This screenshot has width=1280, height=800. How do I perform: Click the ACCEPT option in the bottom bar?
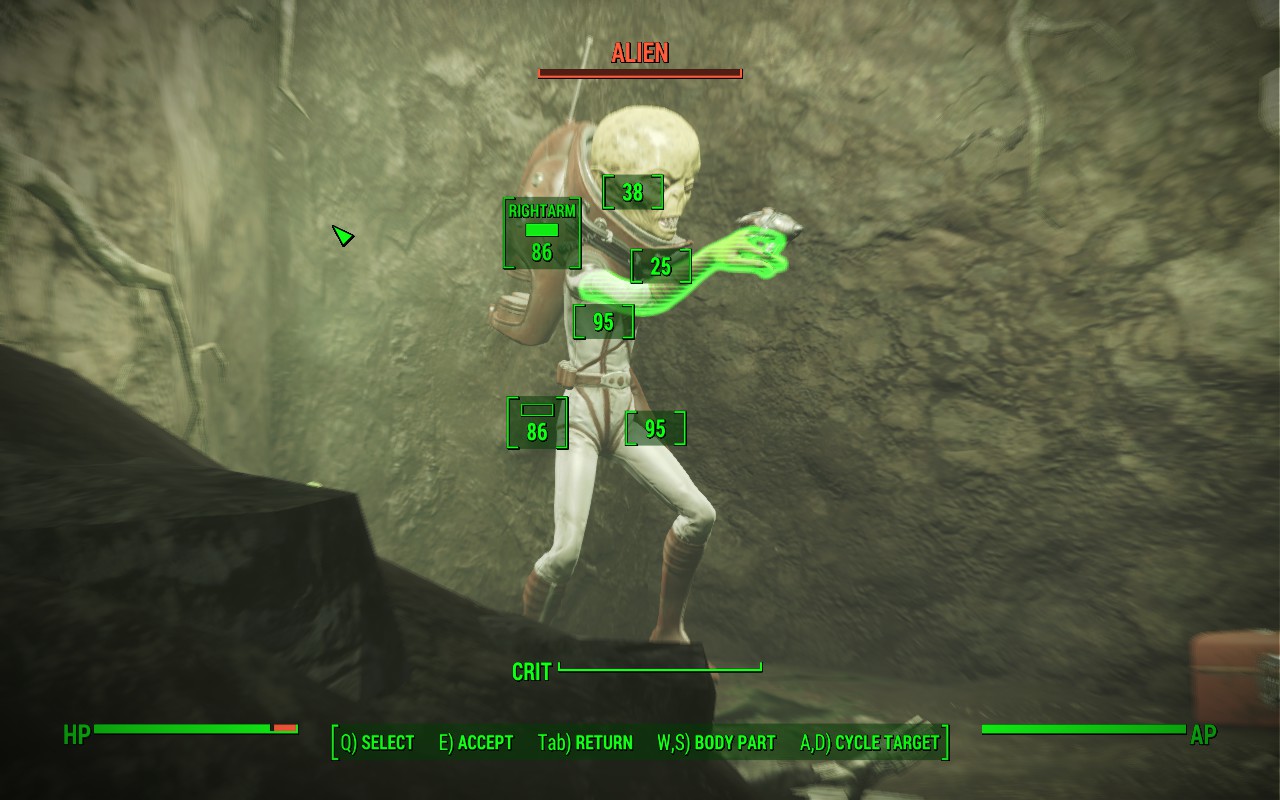[476, 743]
